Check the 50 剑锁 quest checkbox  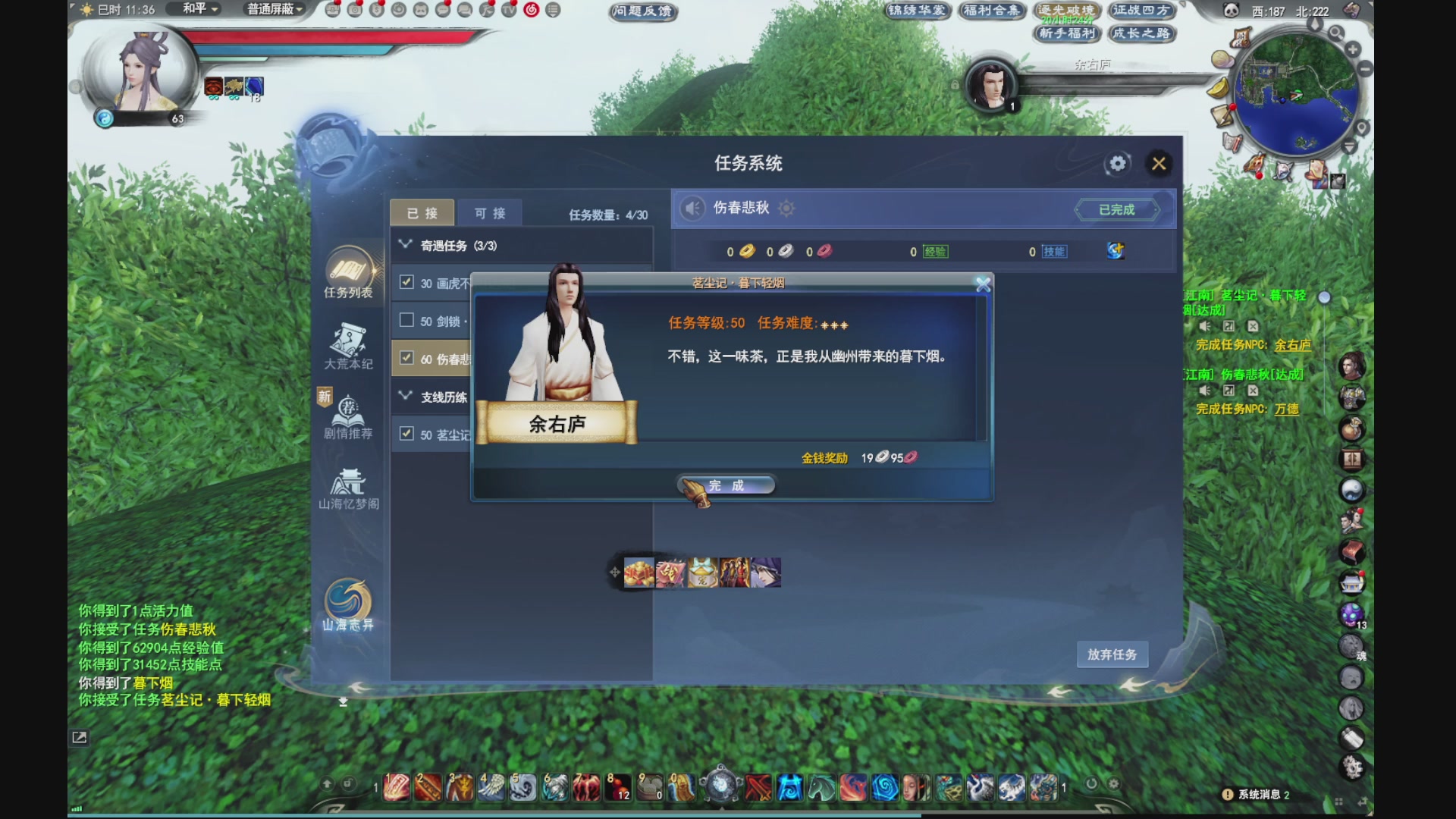tap(406, 321)
